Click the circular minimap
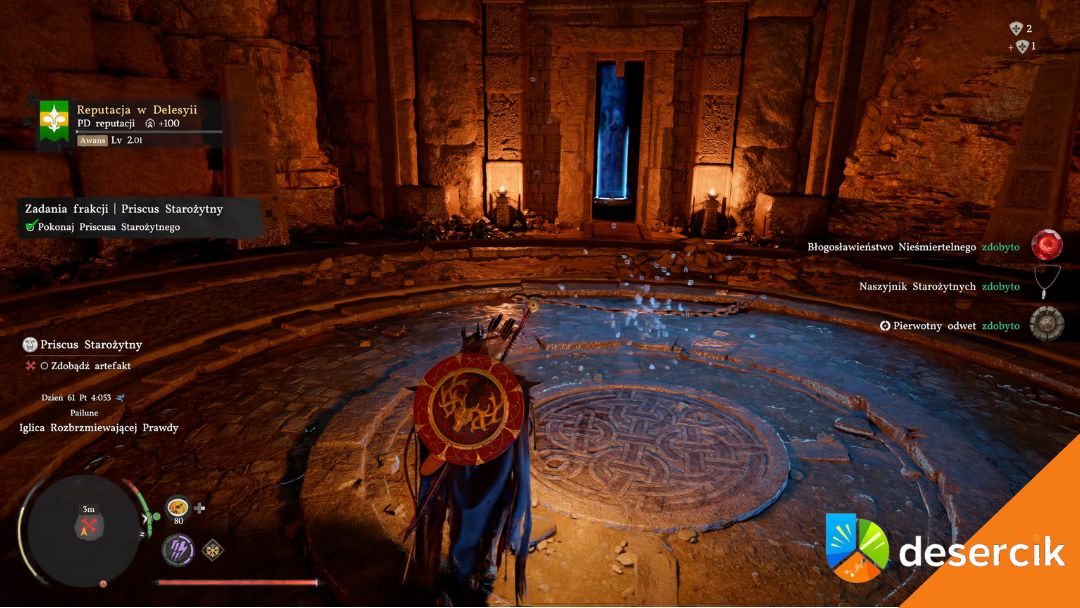 pyautogui.click(x=81, y=529)
